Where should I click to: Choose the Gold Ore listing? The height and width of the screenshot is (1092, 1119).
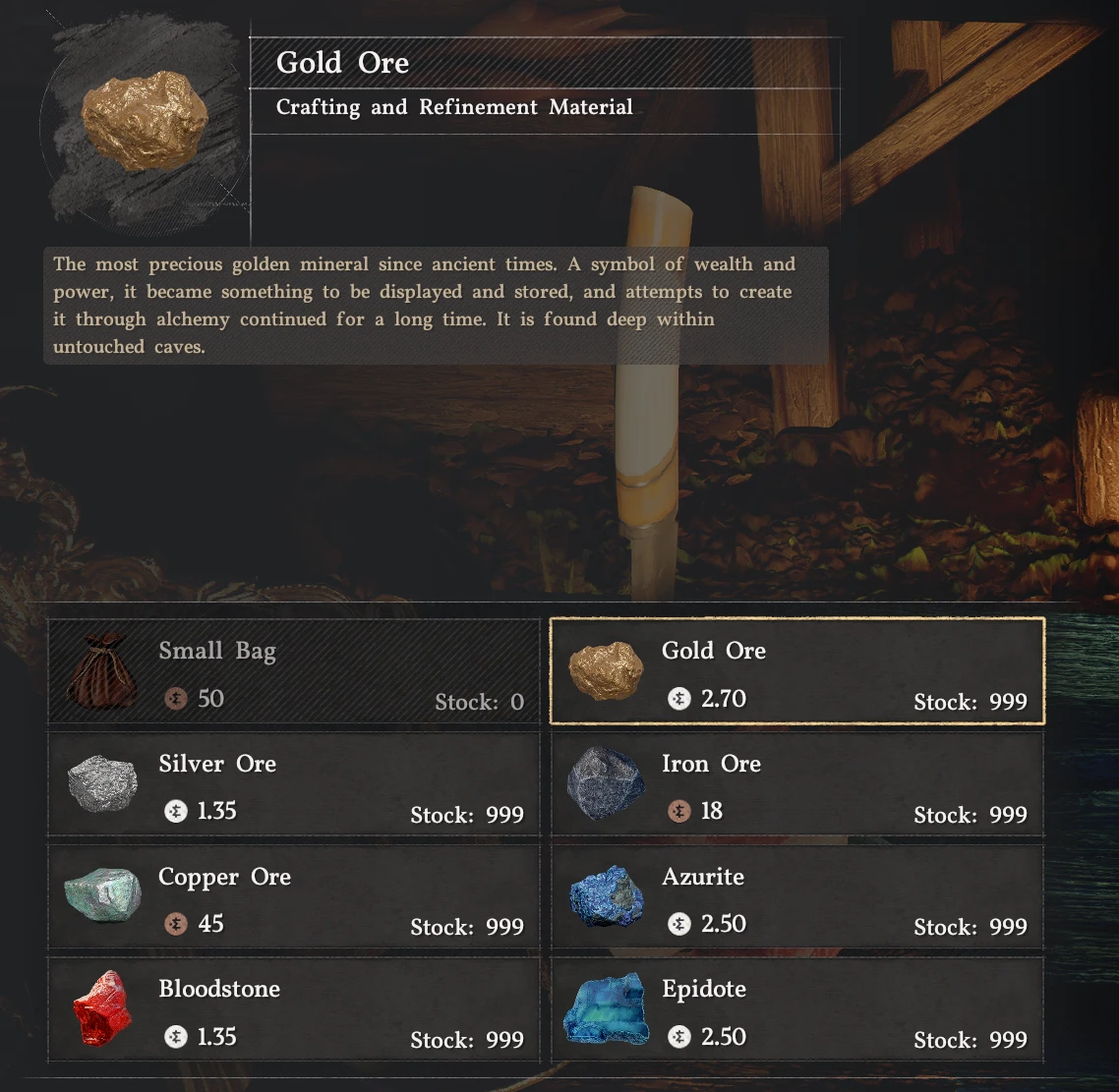[x=796, y=672]
